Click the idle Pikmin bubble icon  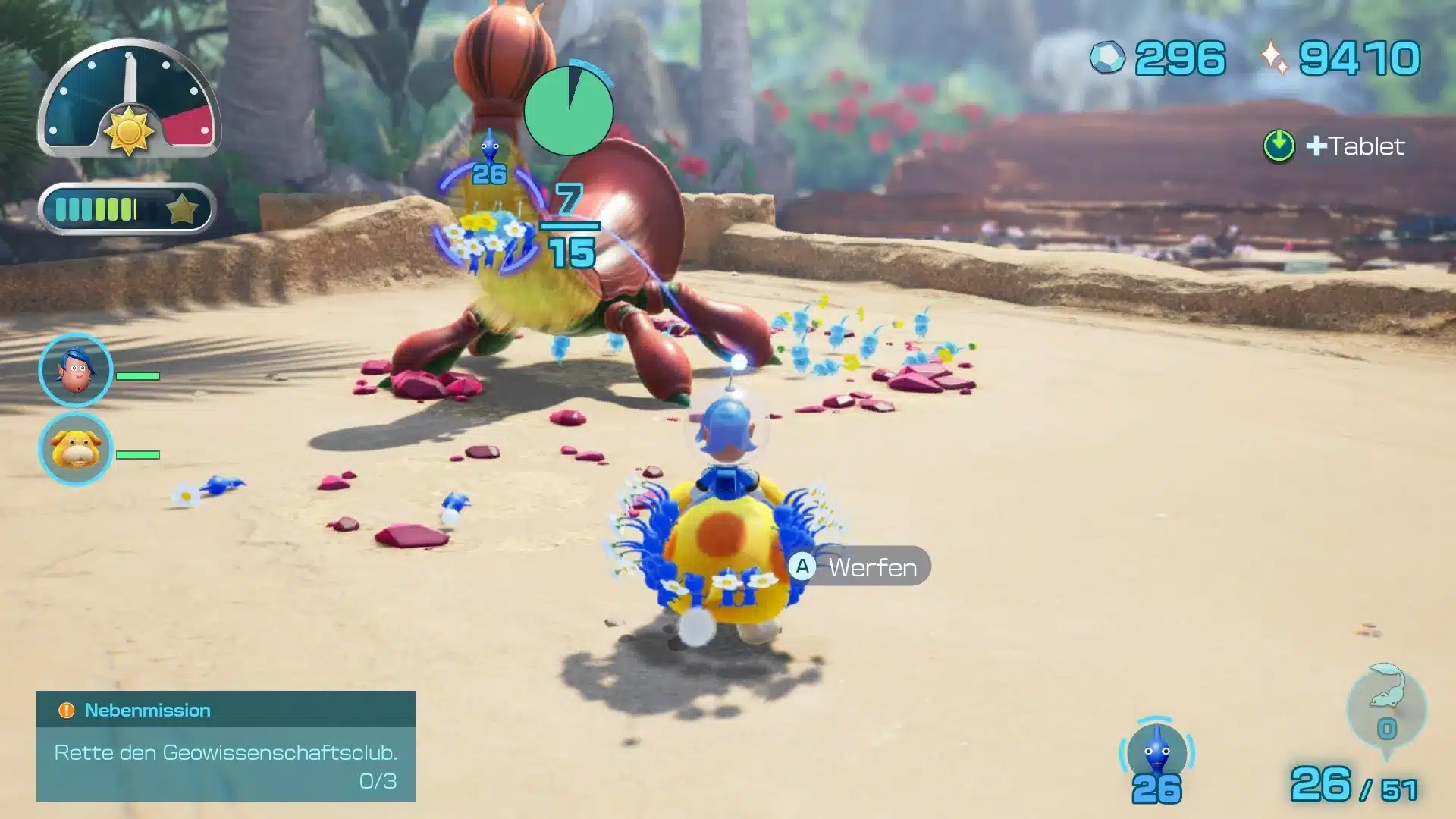(x=1386, y=707)
